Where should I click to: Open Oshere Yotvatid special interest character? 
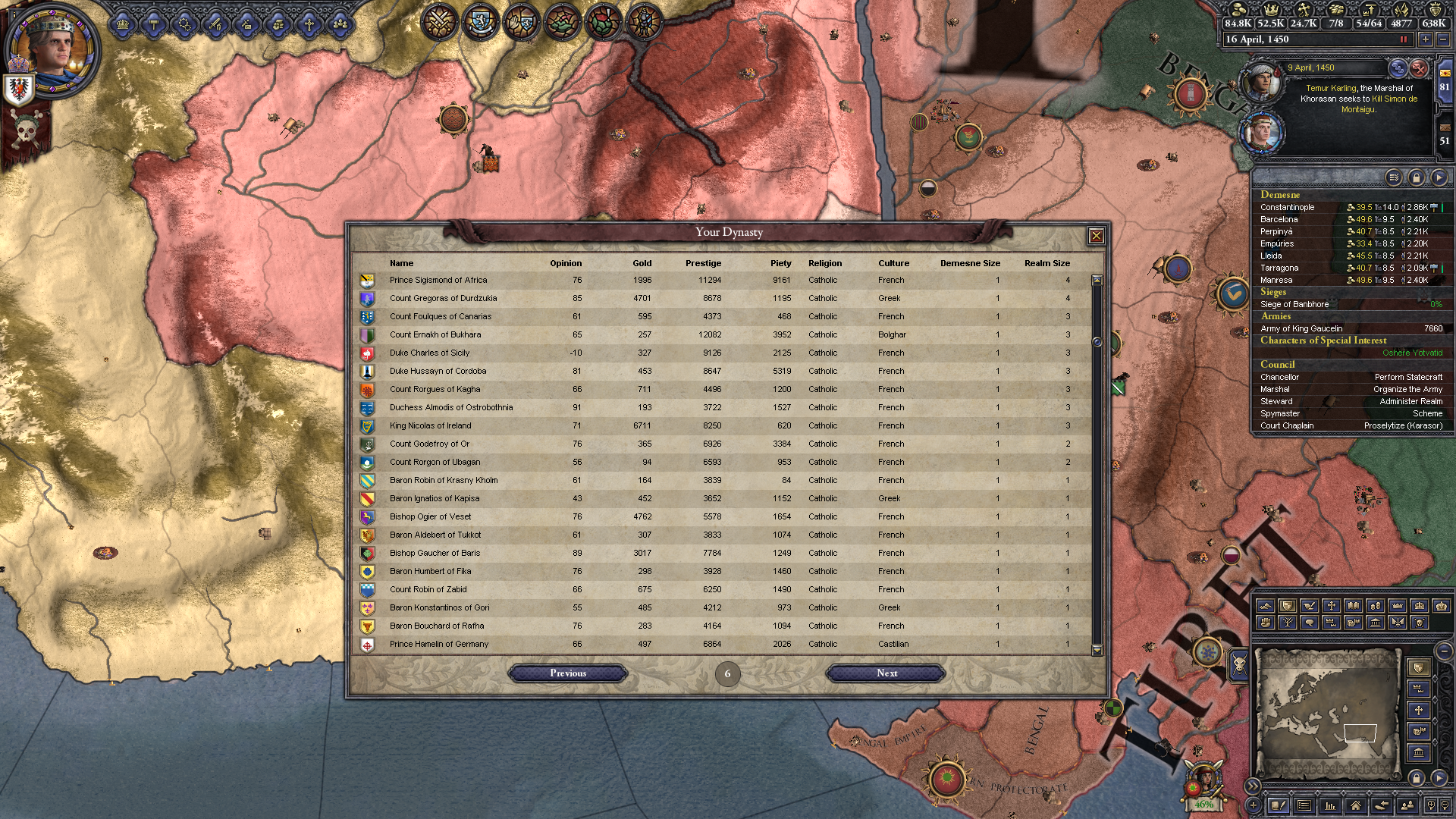click(1412, 353)
